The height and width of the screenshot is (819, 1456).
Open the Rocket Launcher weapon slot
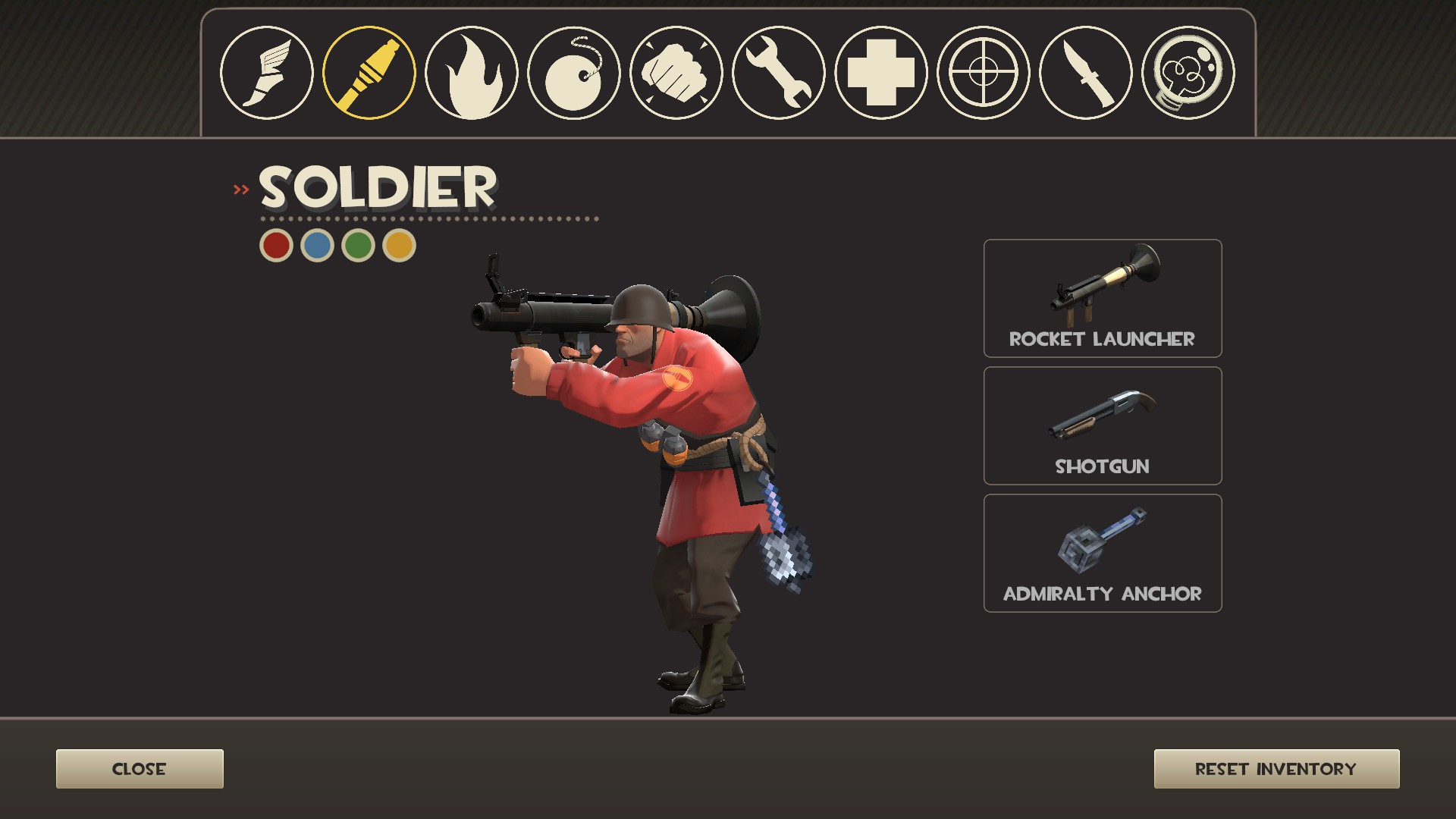[x=1102, y=298]
